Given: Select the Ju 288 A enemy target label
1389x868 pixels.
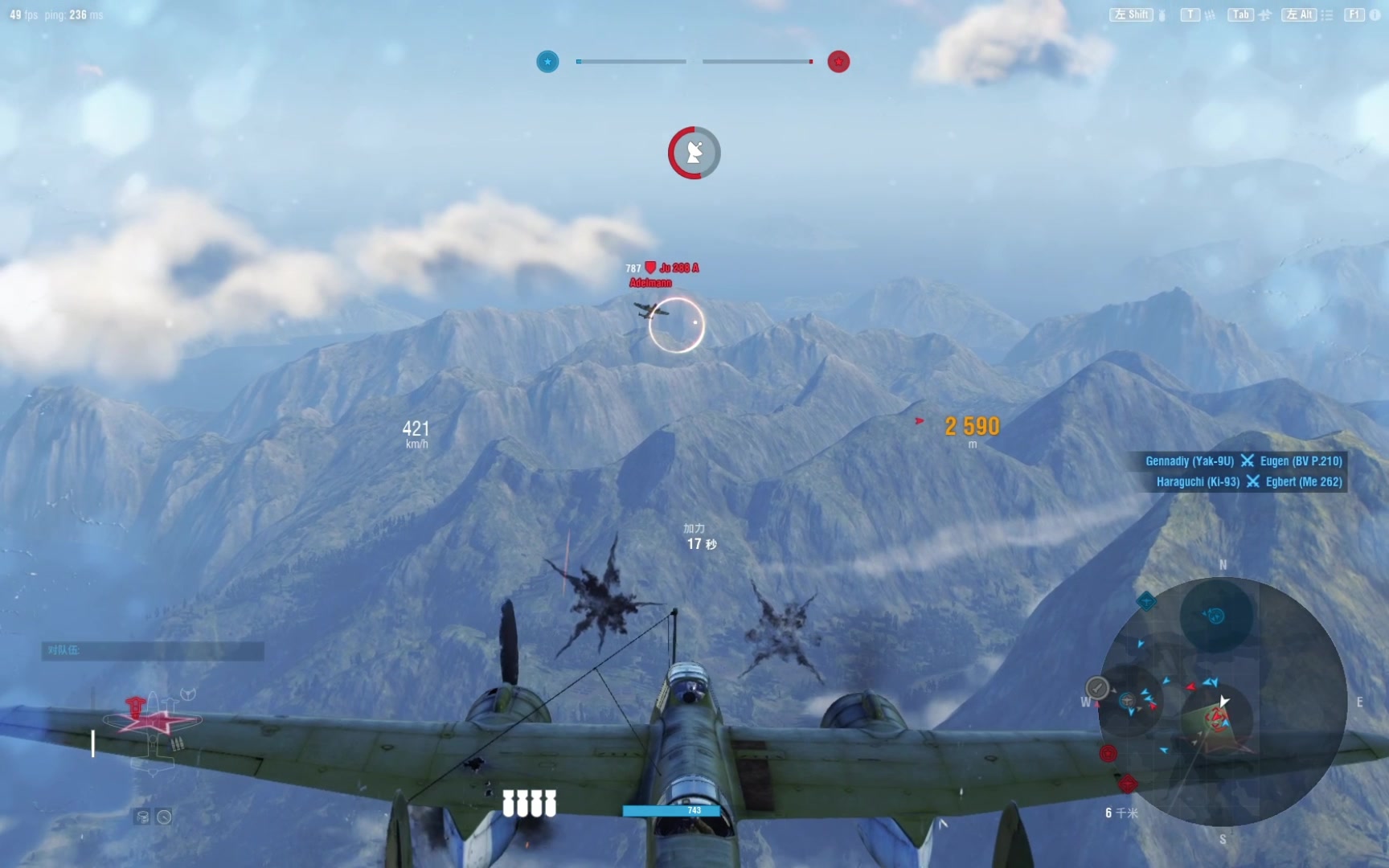Looking at the screenshot, I should pyautogui.click(x=679, y=268).
